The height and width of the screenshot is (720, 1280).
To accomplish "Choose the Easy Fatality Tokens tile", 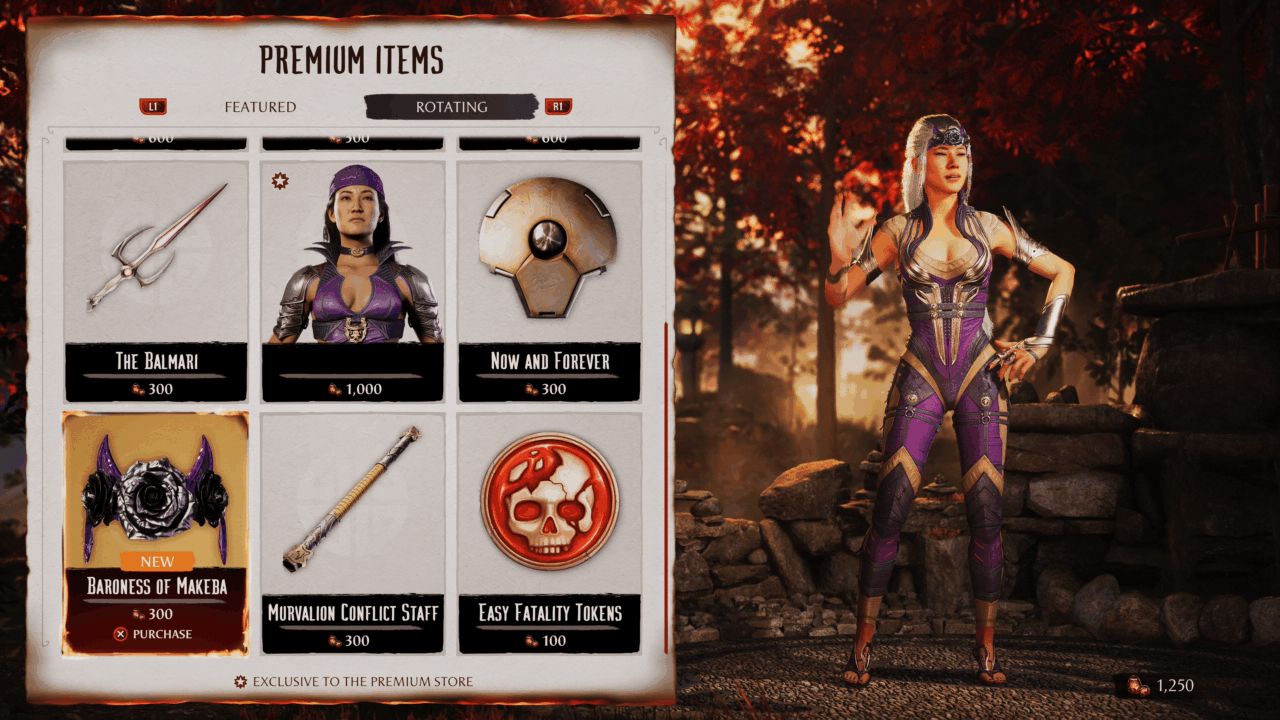I will click(549, 533).
